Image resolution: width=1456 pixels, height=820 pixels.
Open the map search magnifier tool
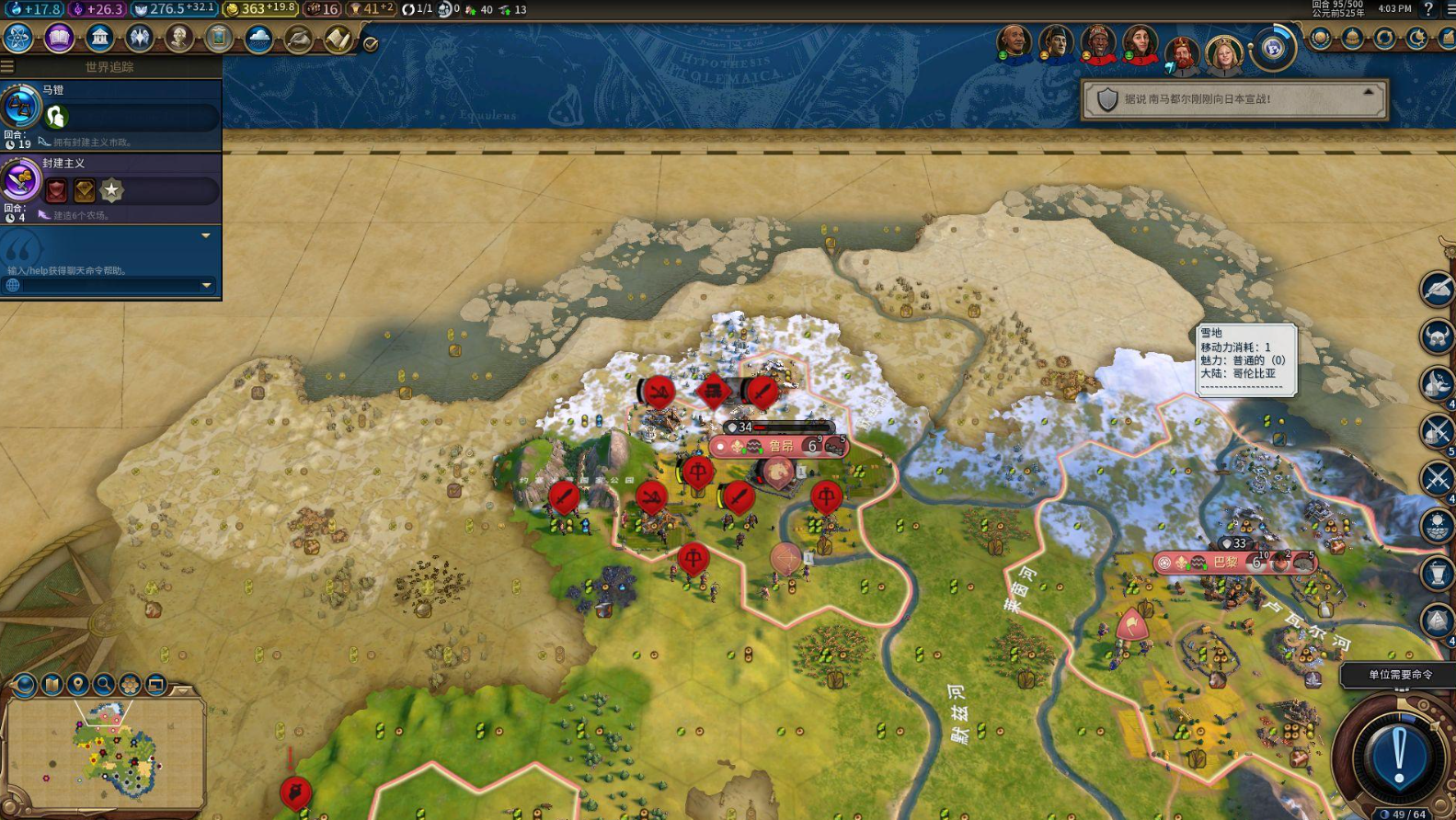coord(104,684)
